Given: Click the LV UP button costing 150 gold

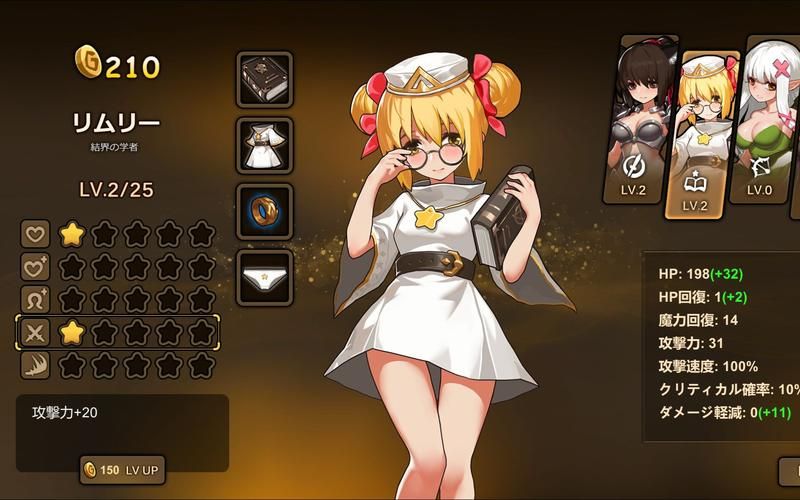Looking at the screenshot, I should tap(122, 470).
